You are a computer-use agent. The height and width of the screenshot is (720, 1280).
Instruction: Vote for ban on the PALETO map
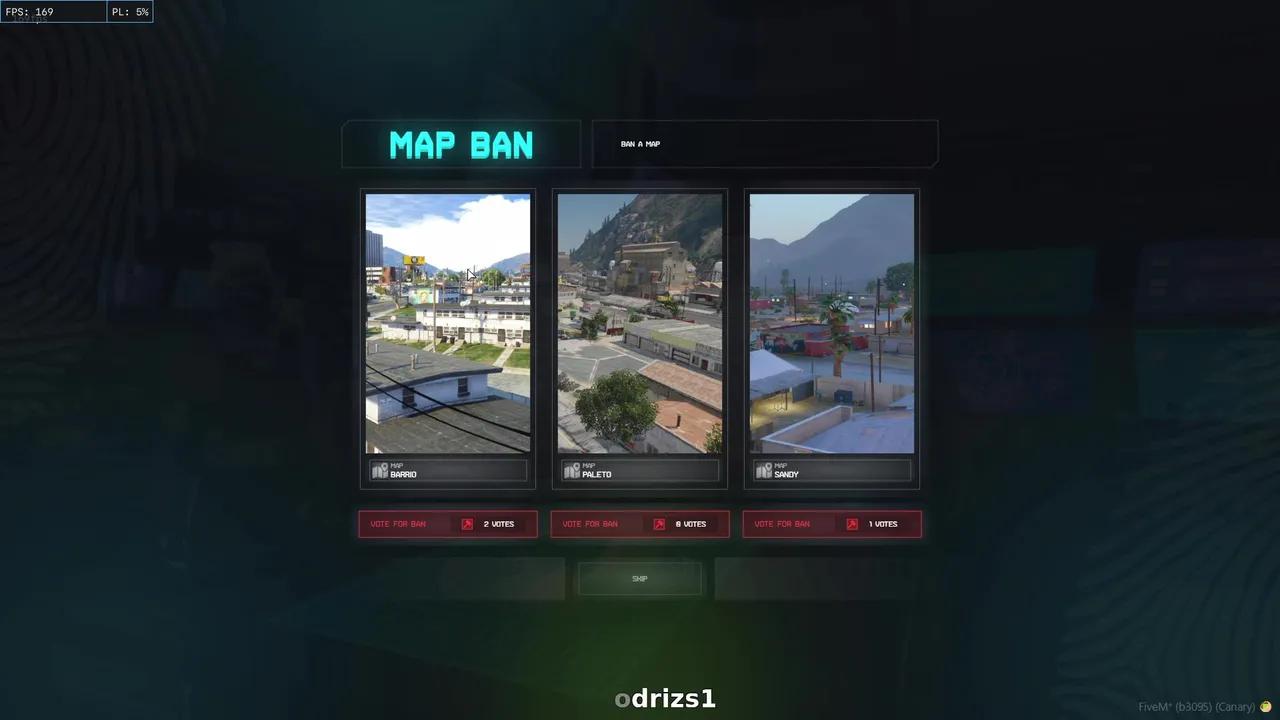coord(590,523)
